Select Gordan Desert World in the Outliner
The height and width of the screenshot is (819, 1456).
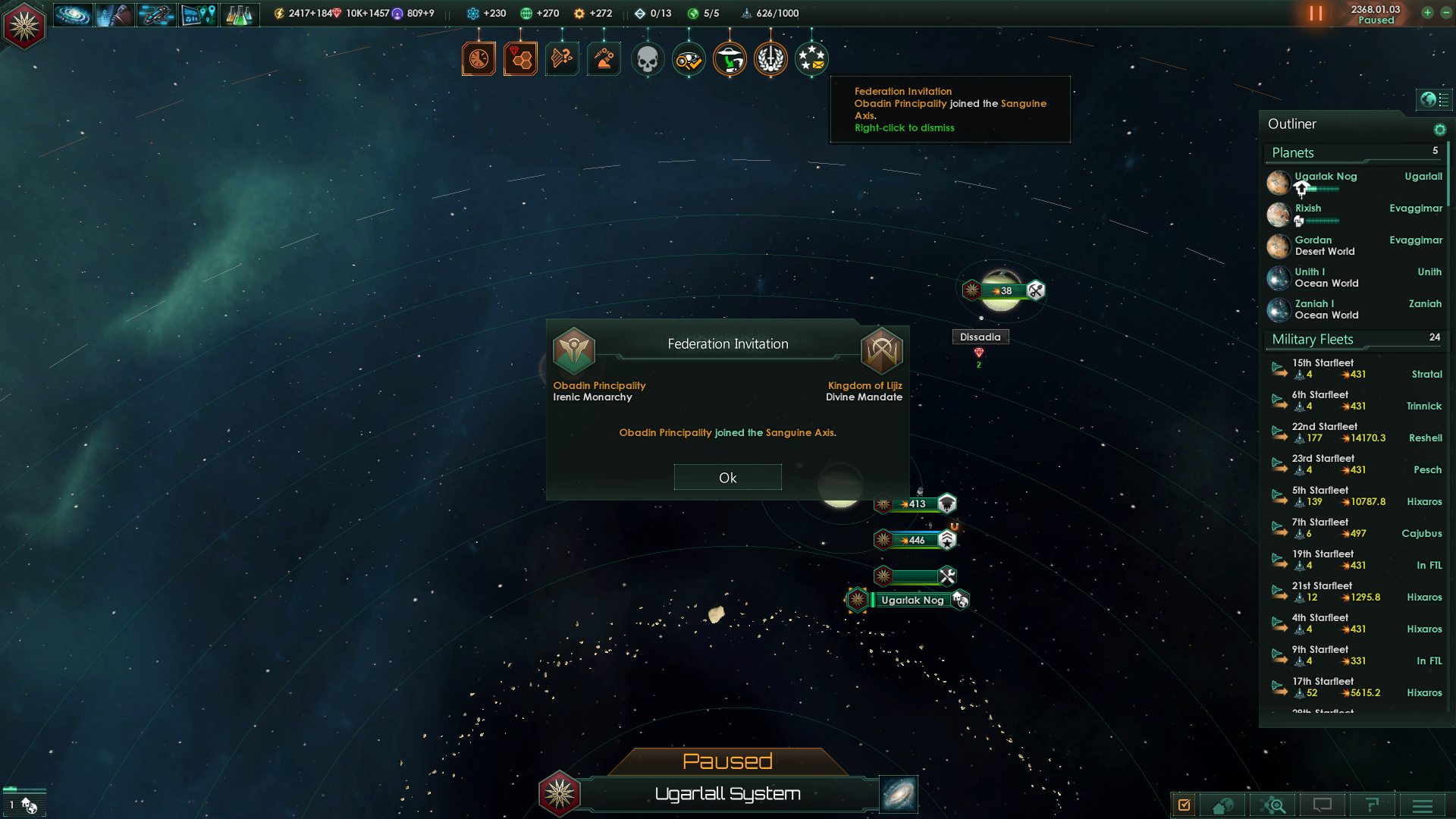(x=1324, y=246)
